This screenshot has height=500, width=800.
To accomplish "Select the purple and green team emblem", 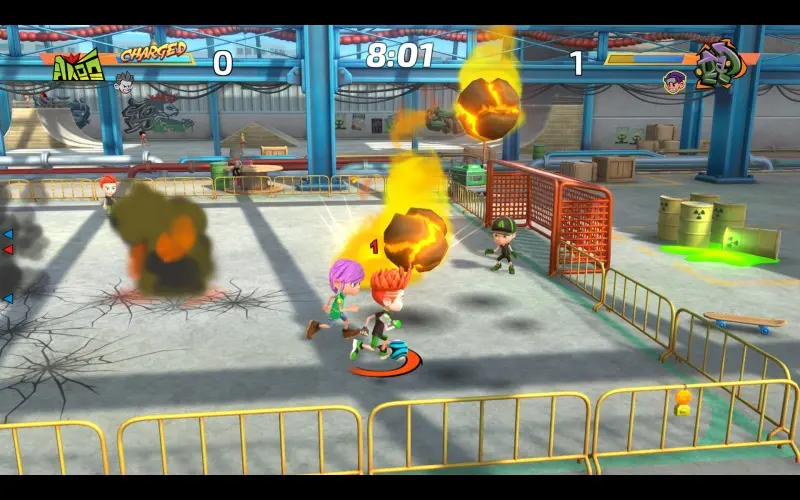I will [718, 65].
